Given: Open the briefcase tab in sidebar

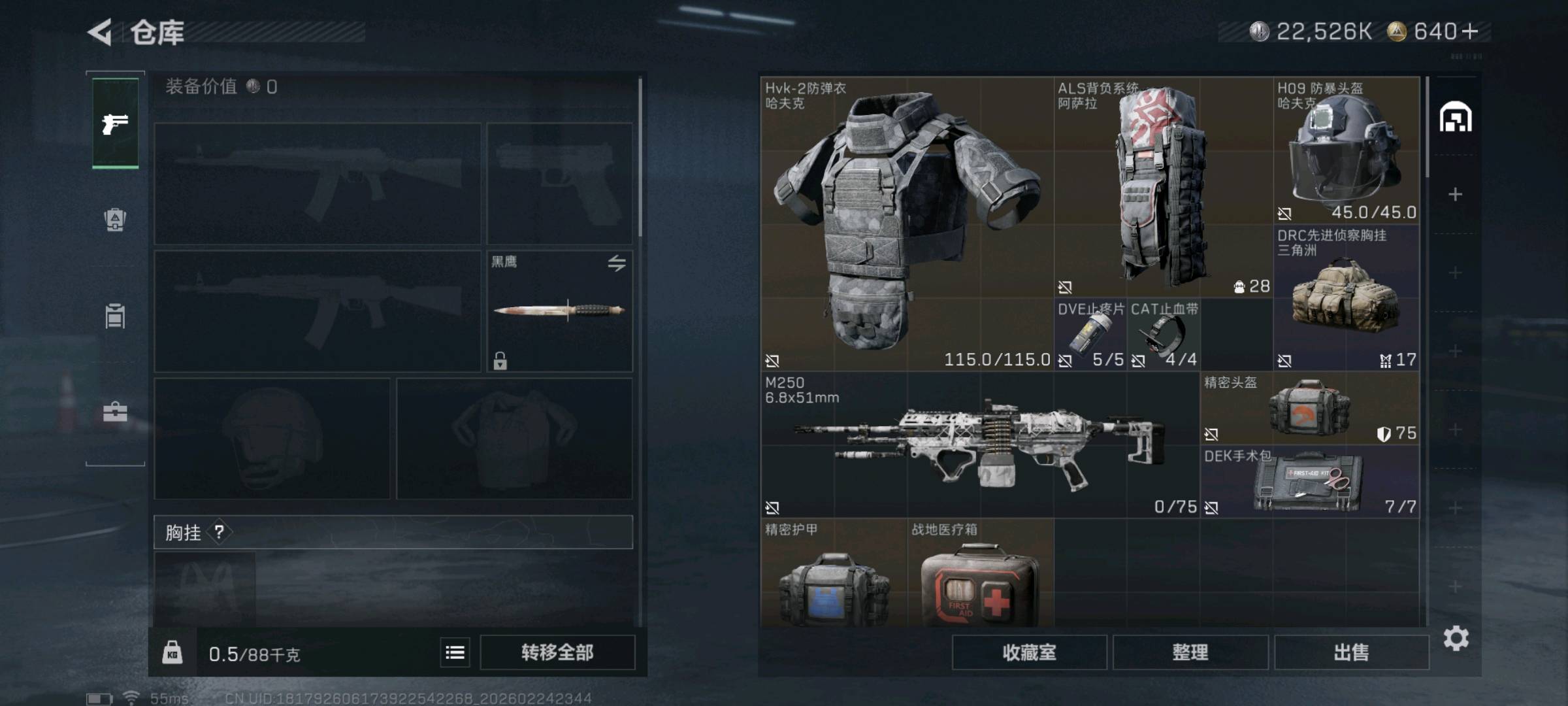Looking at the screenshot, I should pos(115,412).
